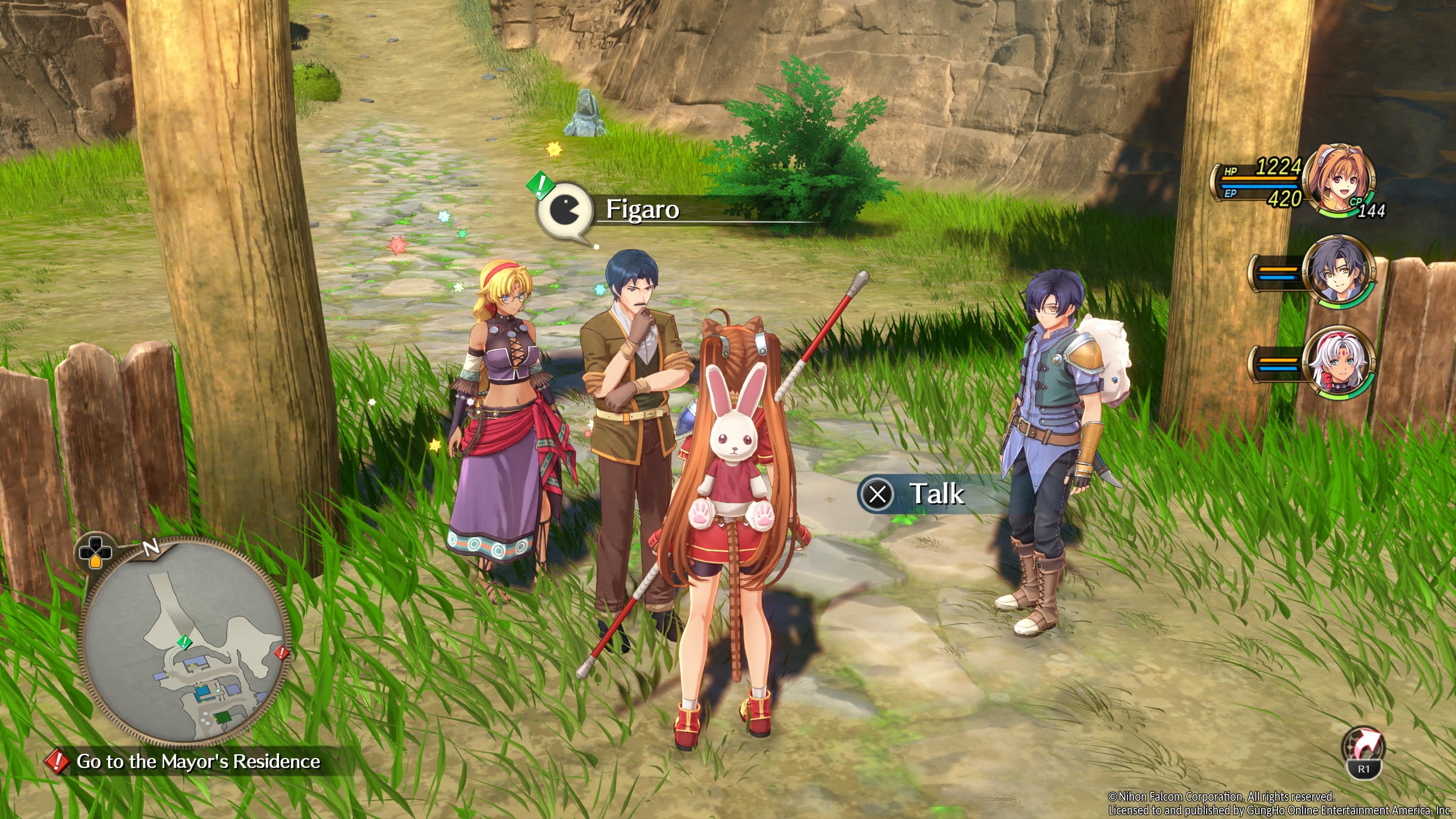
Task: Click the red exclamation marker on minimap
Action: tap(281, 653)
